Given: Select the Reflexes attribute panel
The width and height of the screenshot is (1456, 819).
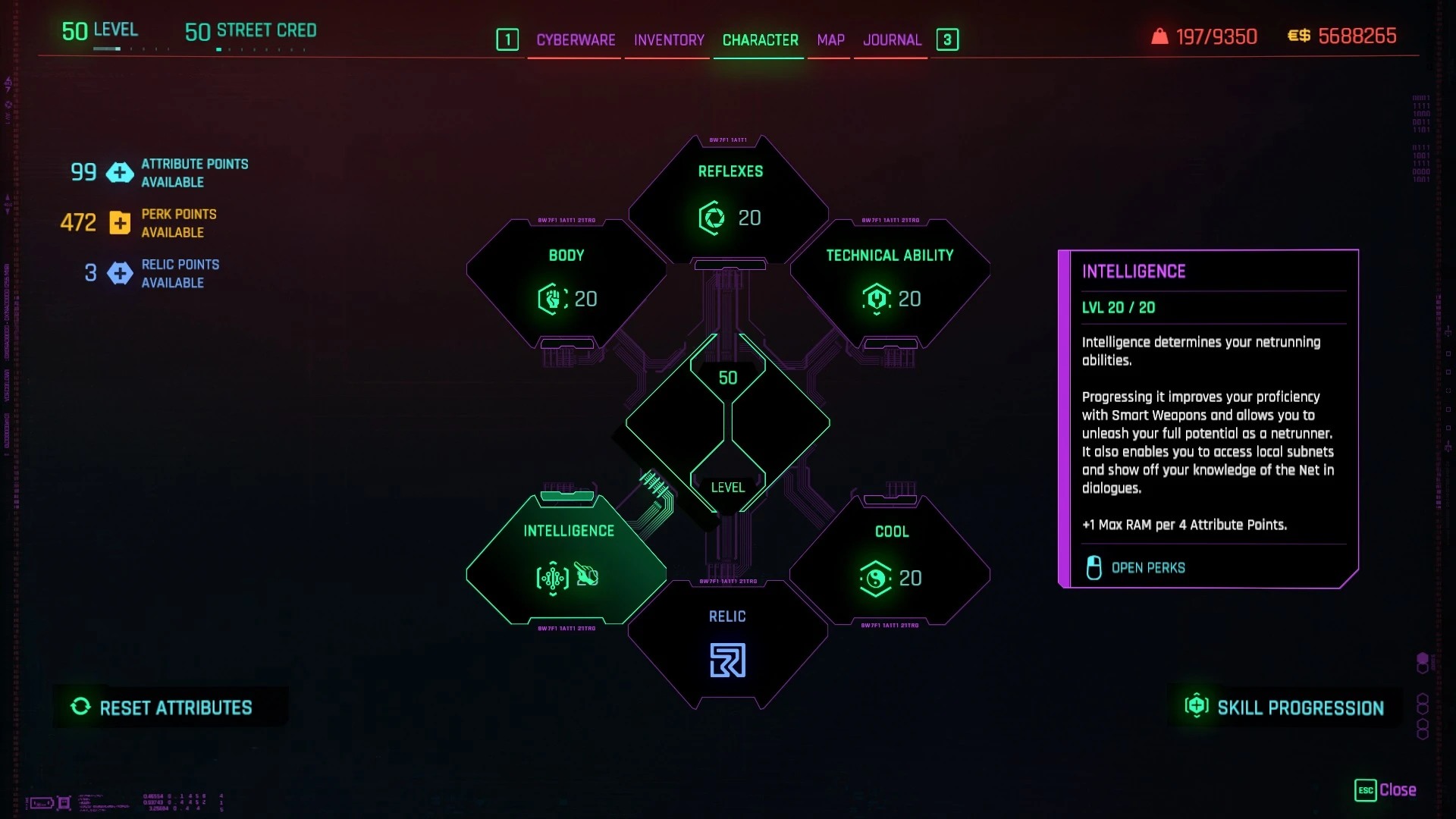Looking at the screenshot, I should tap(729, 199).
